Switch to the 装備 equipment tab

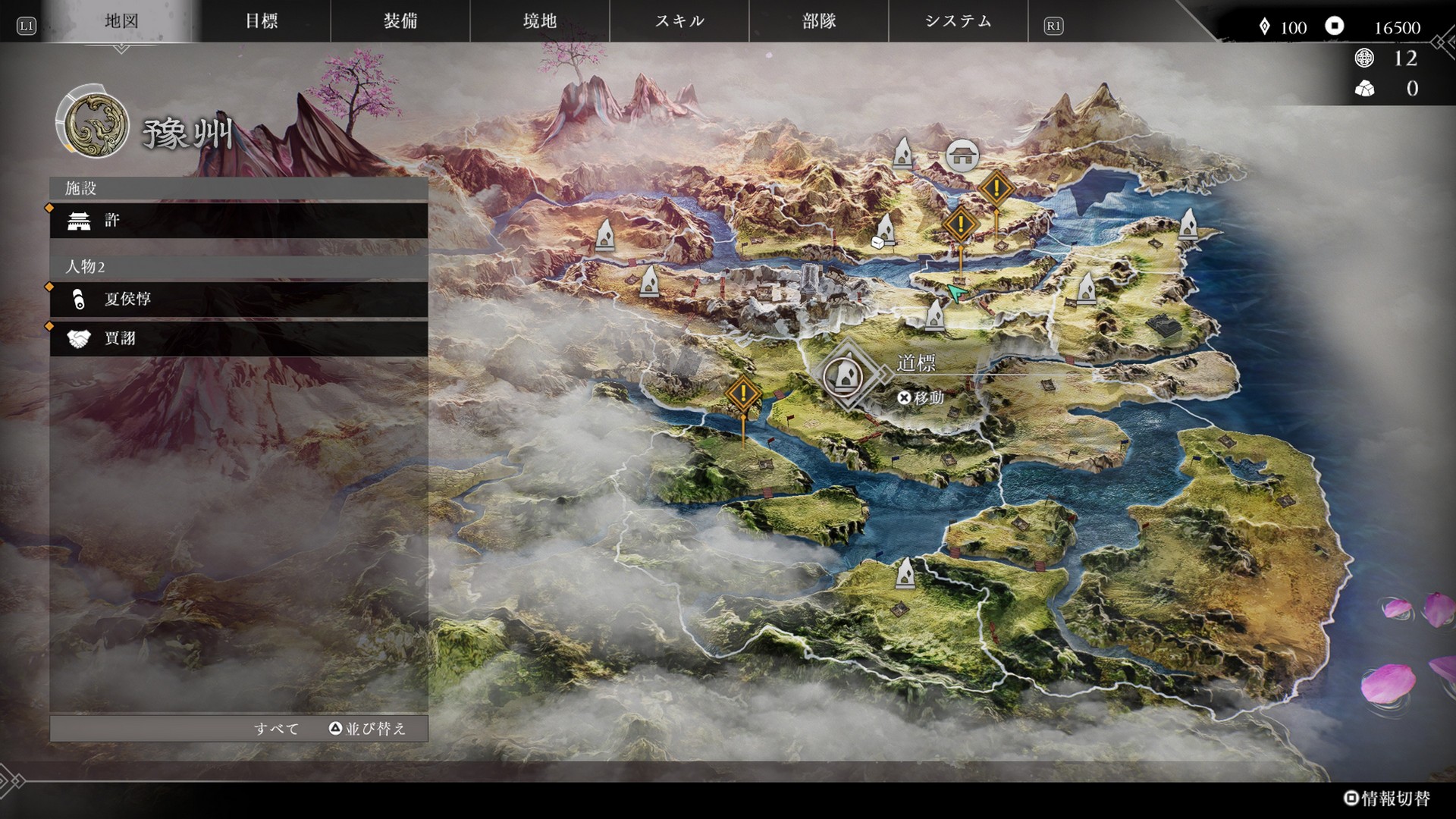tap(400, 21)
